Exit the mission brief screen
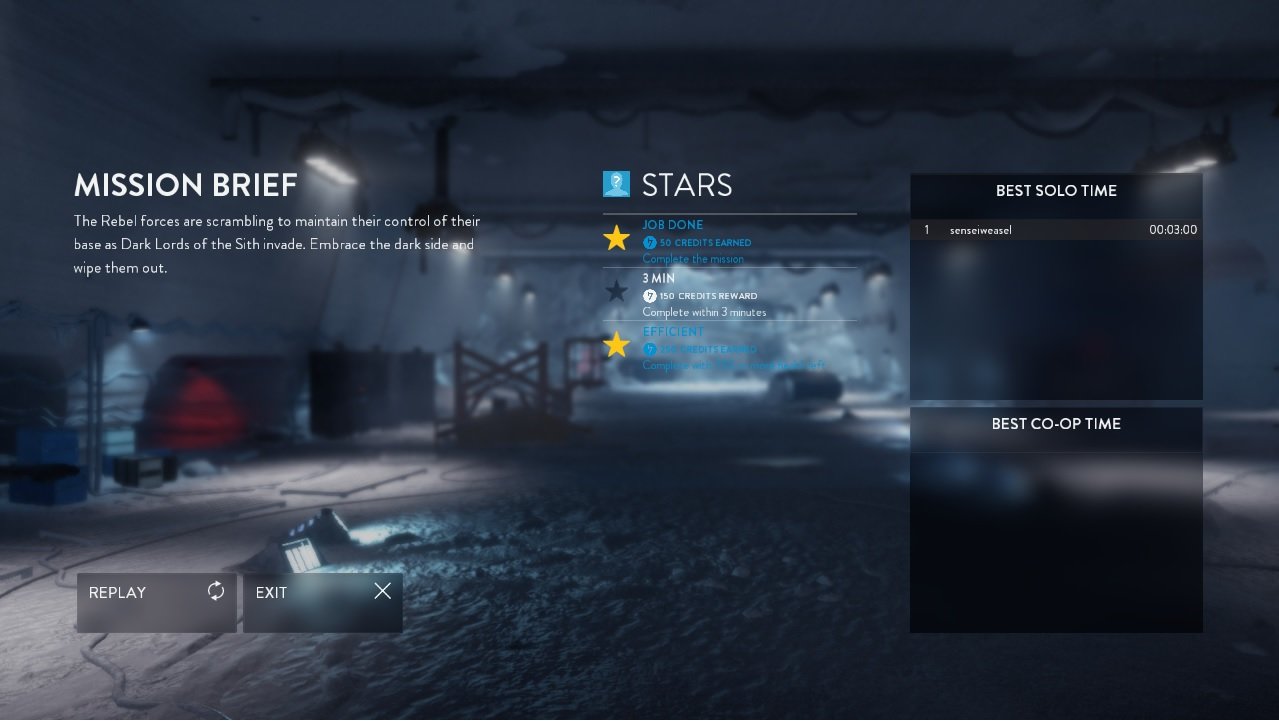The height and width of the screenshot is (721, 1279). pyautogui.click(x=322, y=602)
